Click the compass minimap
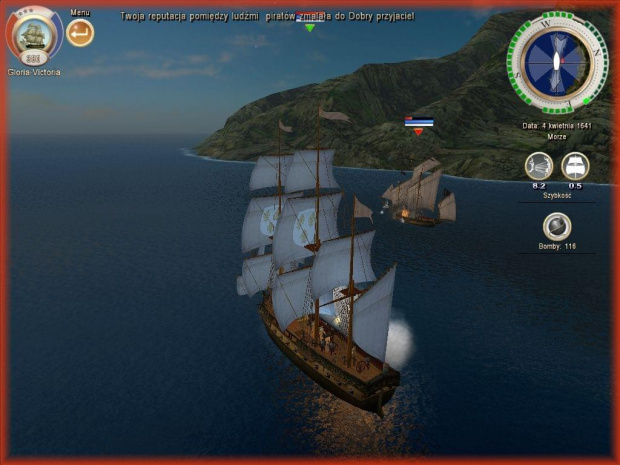620x465 pixels. click(558, 63)
